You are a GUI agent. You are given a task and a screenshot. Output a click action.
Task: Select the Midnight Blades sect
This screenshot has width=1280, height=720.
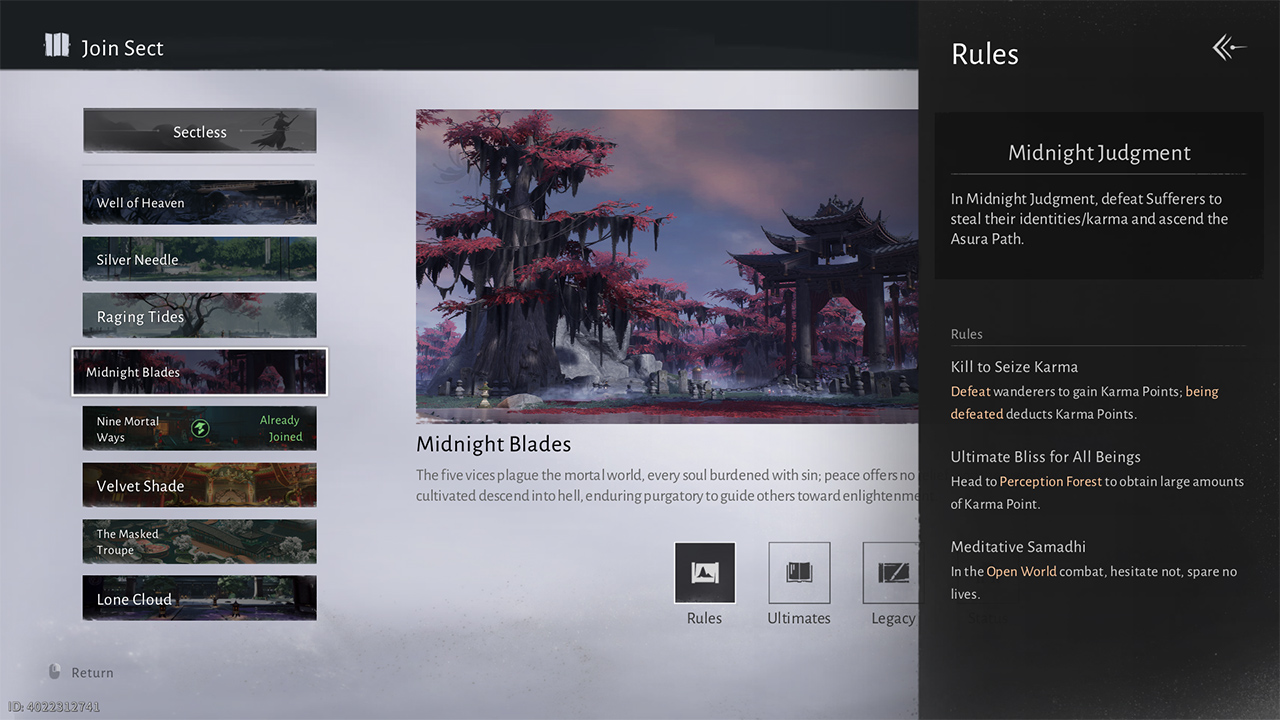point(199,372)
